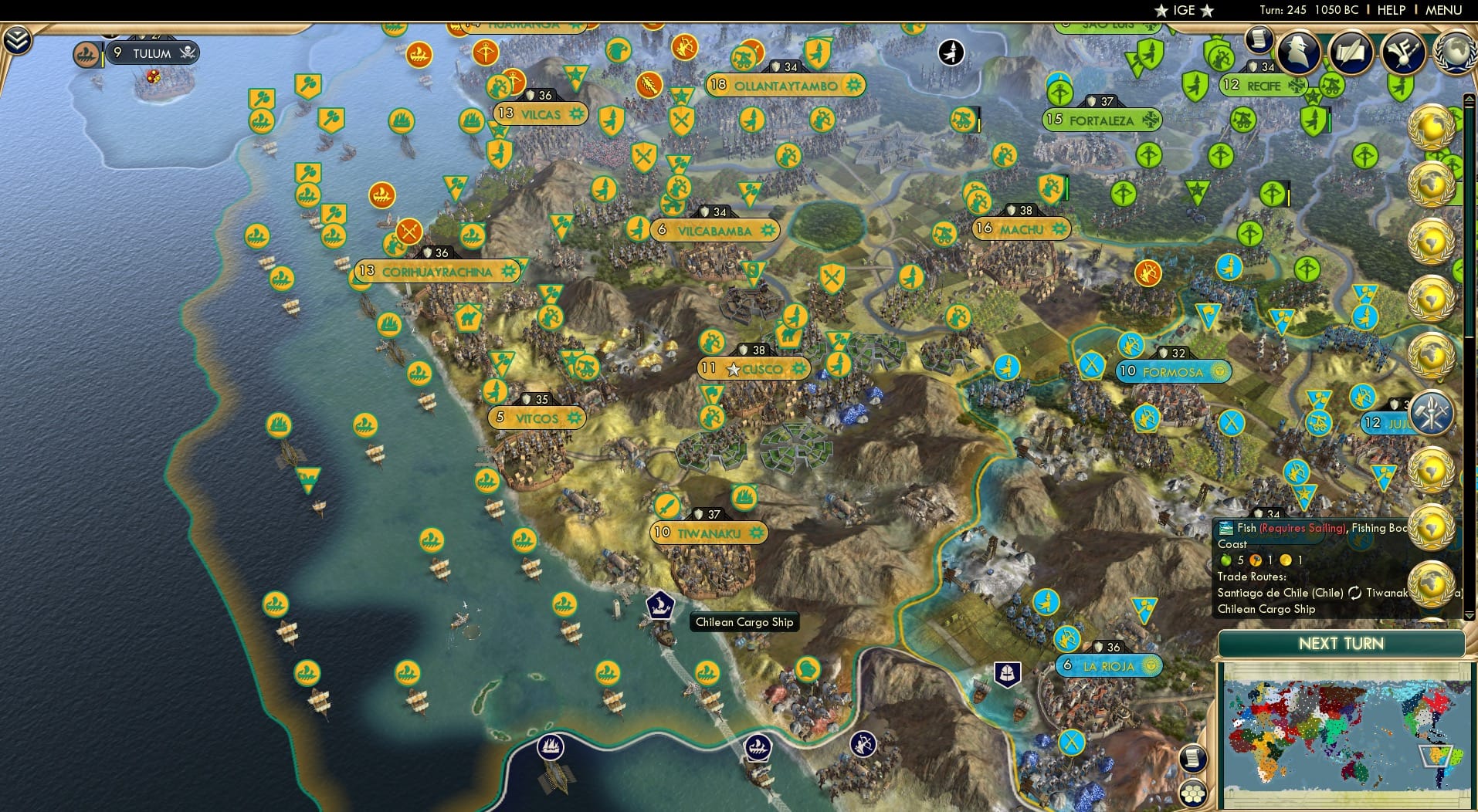Open the MENU
Image resolution: width=1478 pixels, height=812 pixels.
coord(1447,11)
